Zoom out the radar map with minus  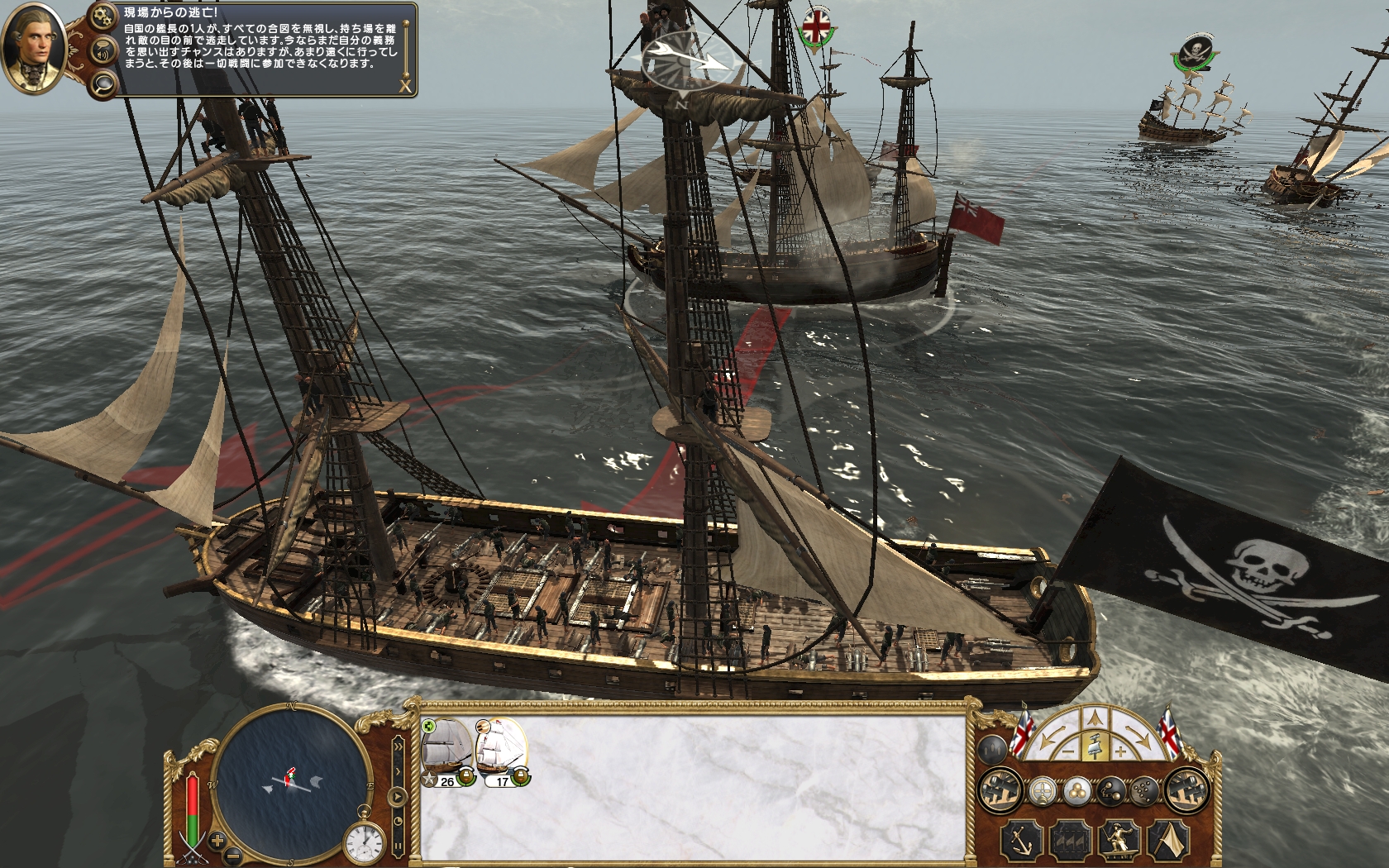point(234,855)
